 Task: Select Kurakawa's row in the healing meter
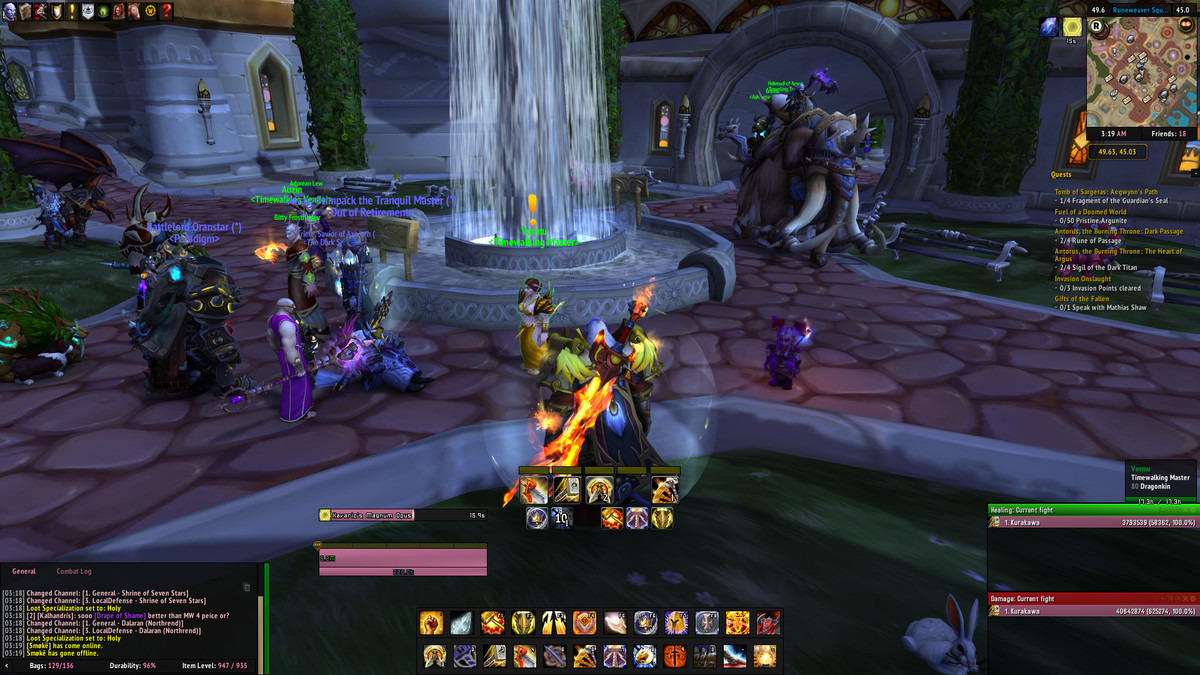(x=1092, y=521)
